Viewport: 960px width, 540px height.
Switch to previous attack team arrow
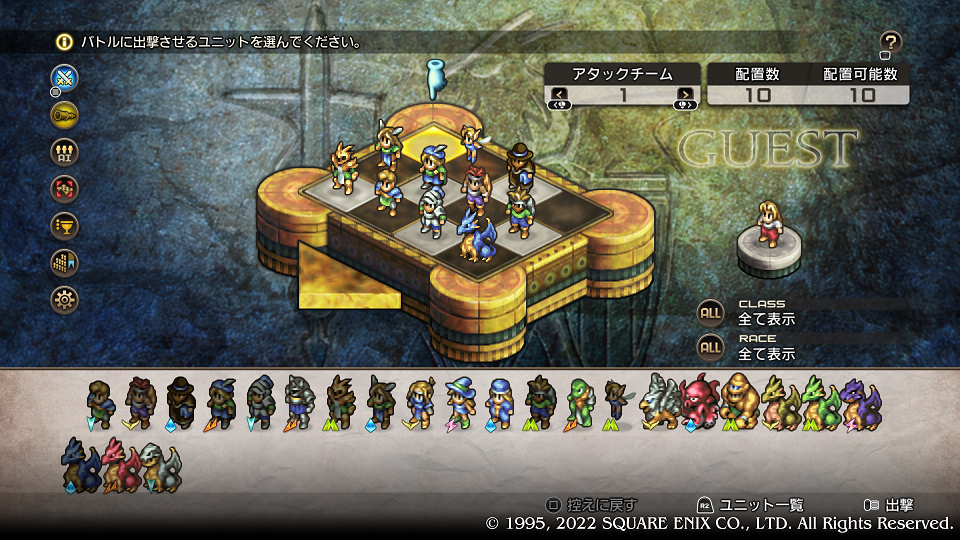pyautogui.click(x=559, y=96)
